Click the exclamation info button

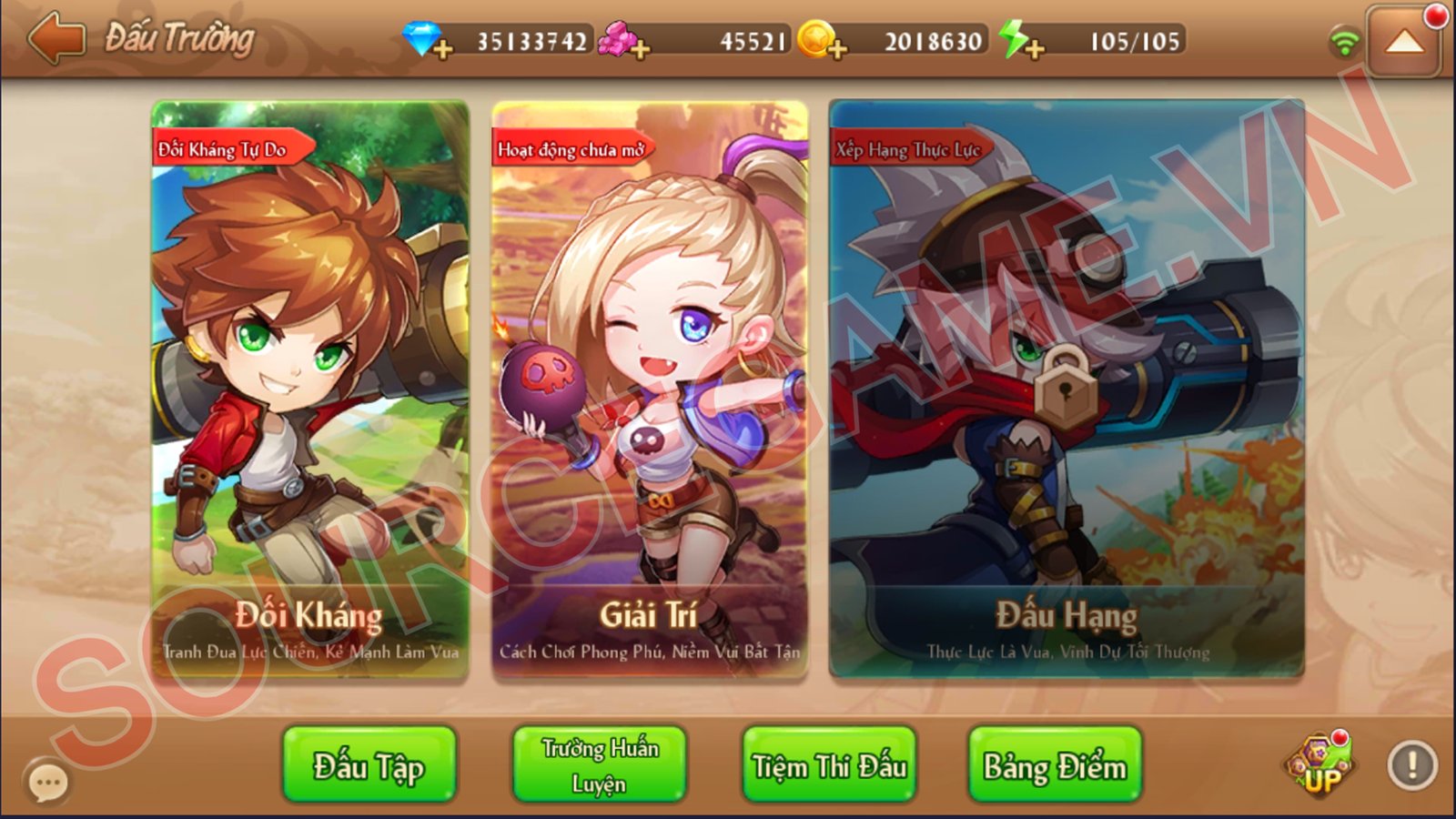coord(1412,765)
